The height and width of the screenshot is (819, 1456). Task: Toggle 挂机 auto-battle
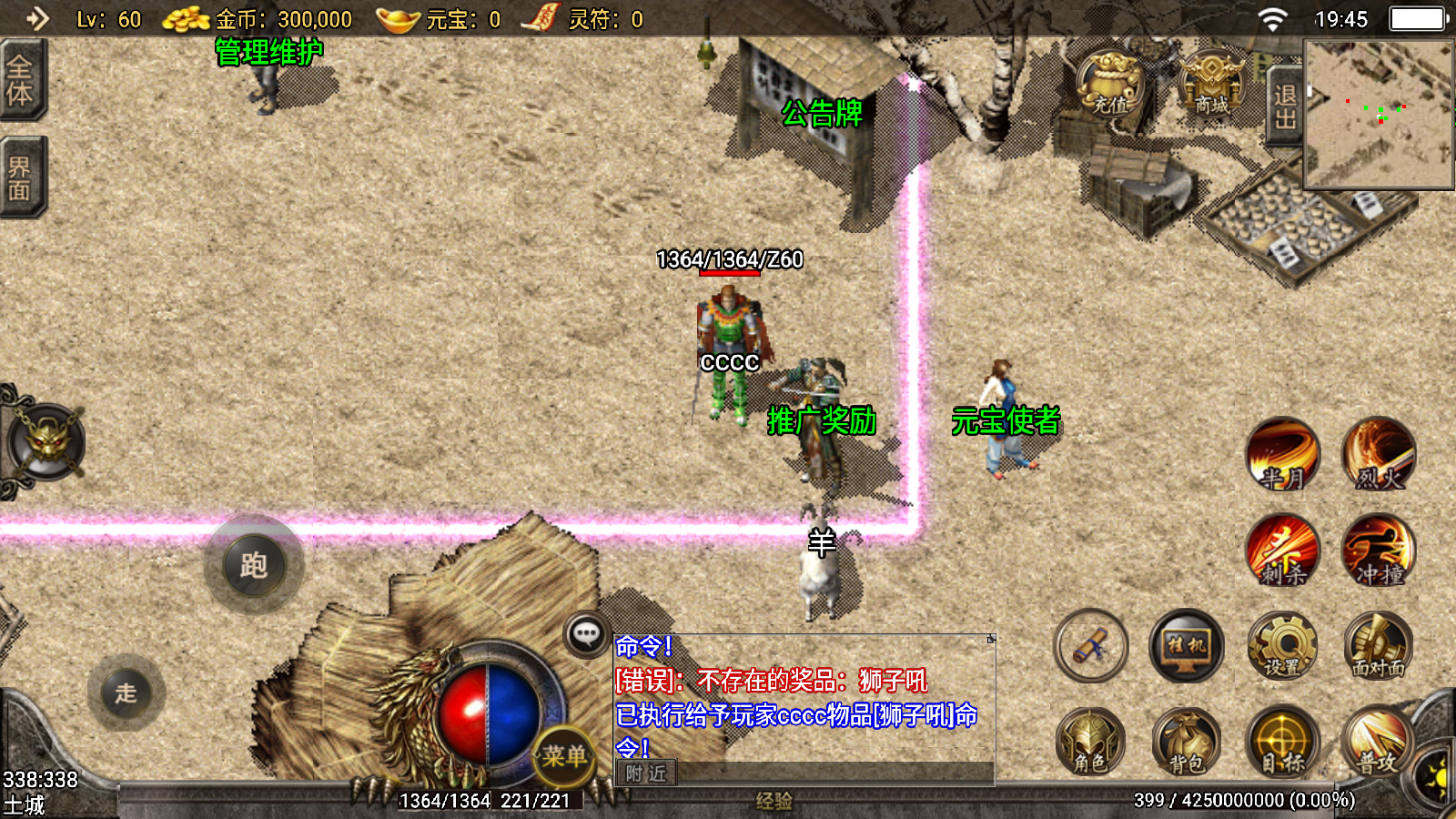click(x=1187, y=646)
